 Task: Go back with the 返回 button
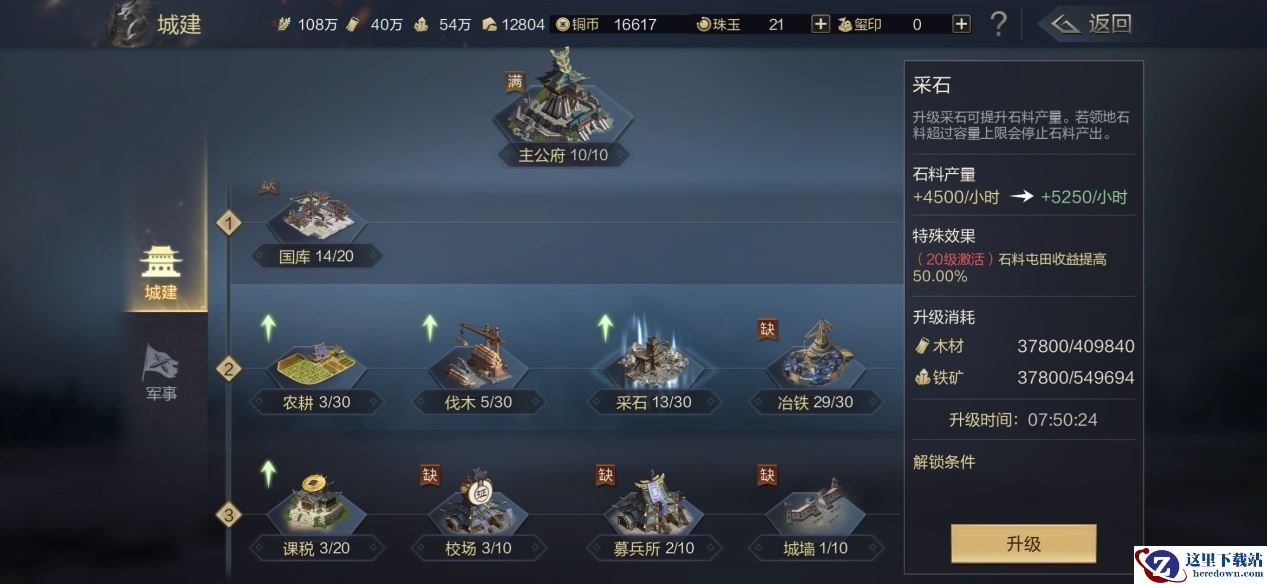pyautogui.click(x=1089, y=23)
